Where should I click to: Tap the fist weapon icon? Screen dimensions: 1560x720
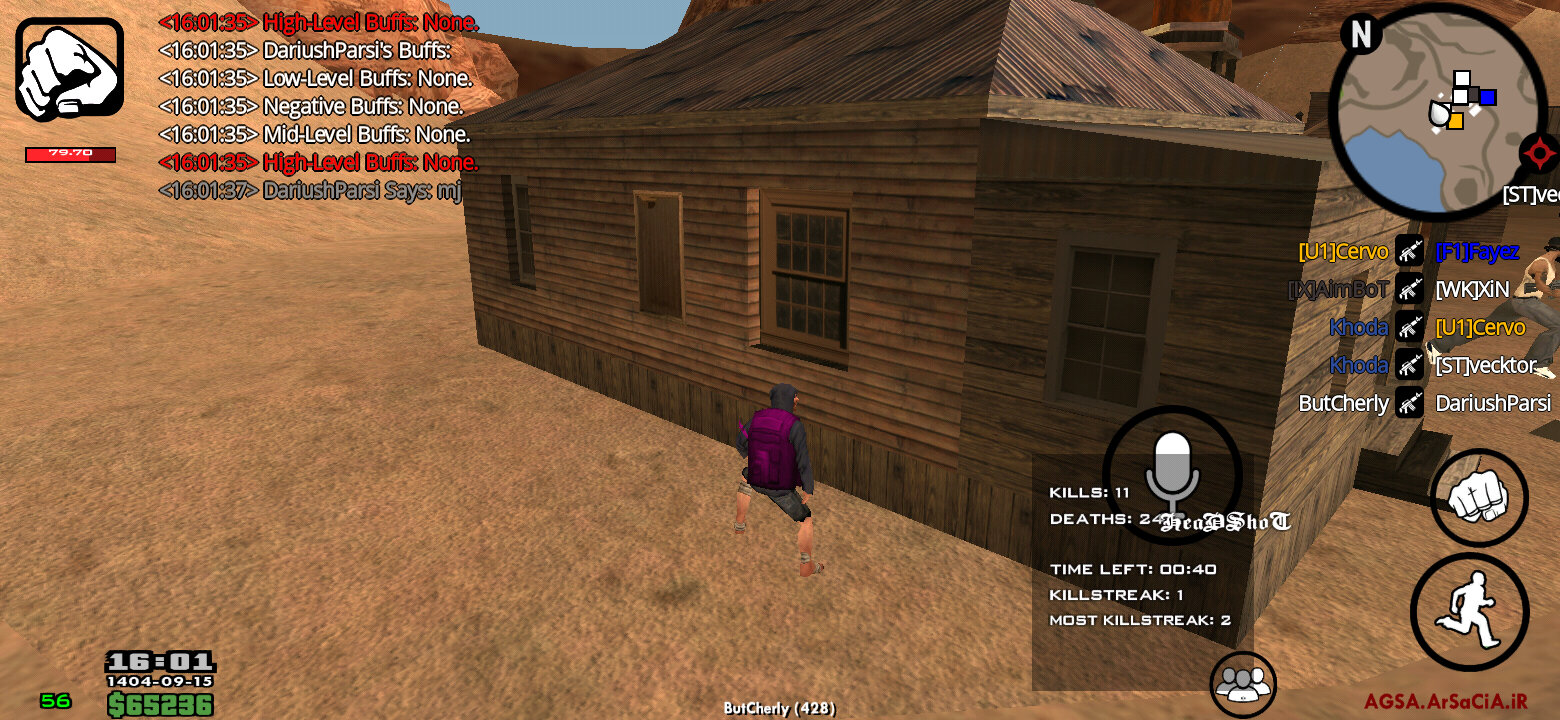pos(69,69)
